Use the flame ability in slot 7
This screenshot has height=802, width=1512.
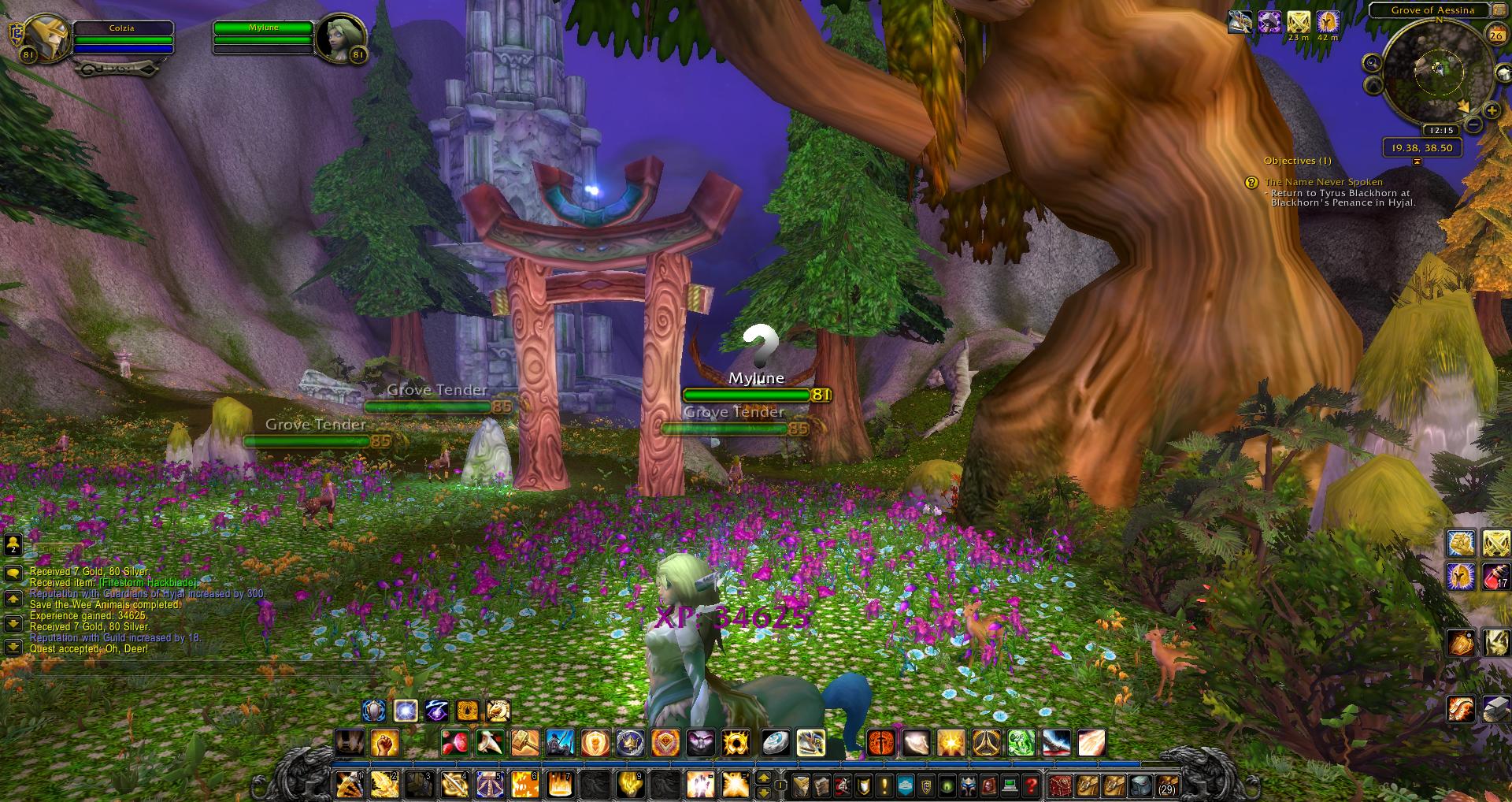[x=559, y=785]
